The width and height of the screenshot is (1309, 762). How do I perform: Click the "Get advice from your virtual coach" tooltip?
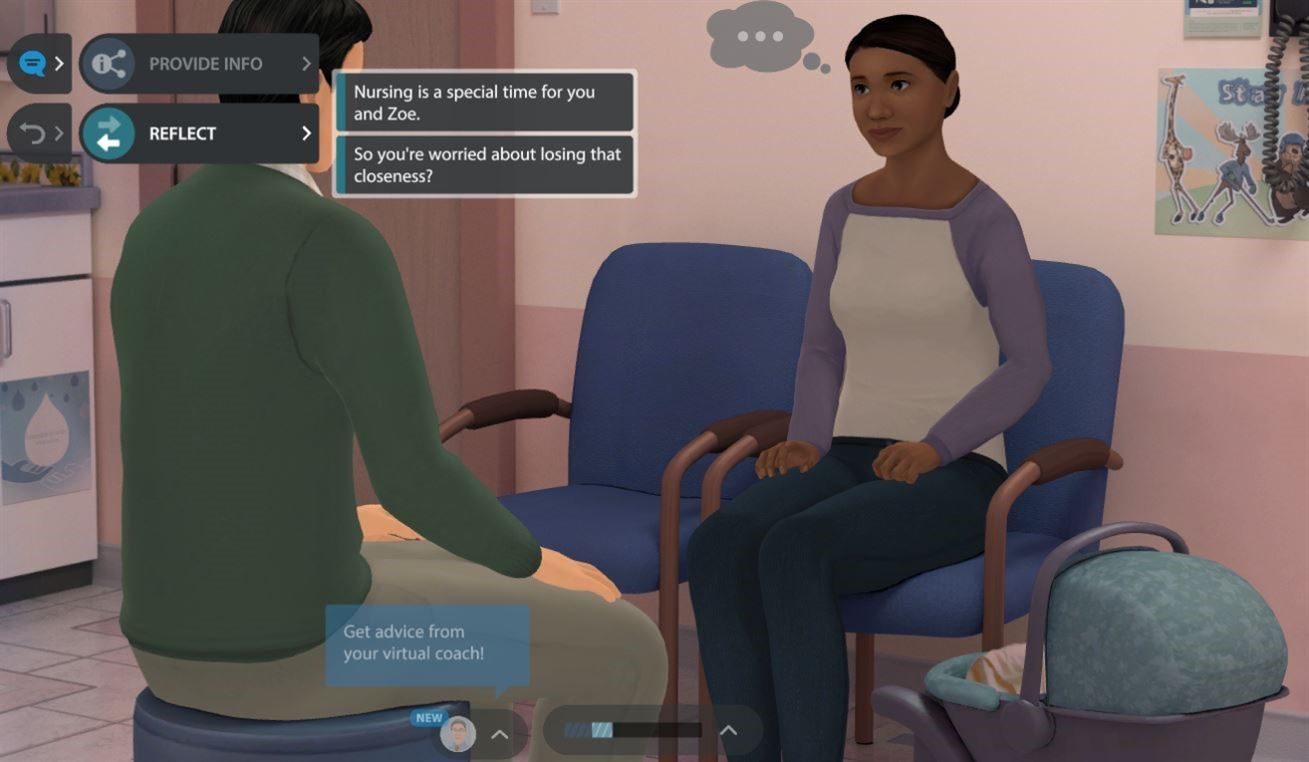pos(427,645)
